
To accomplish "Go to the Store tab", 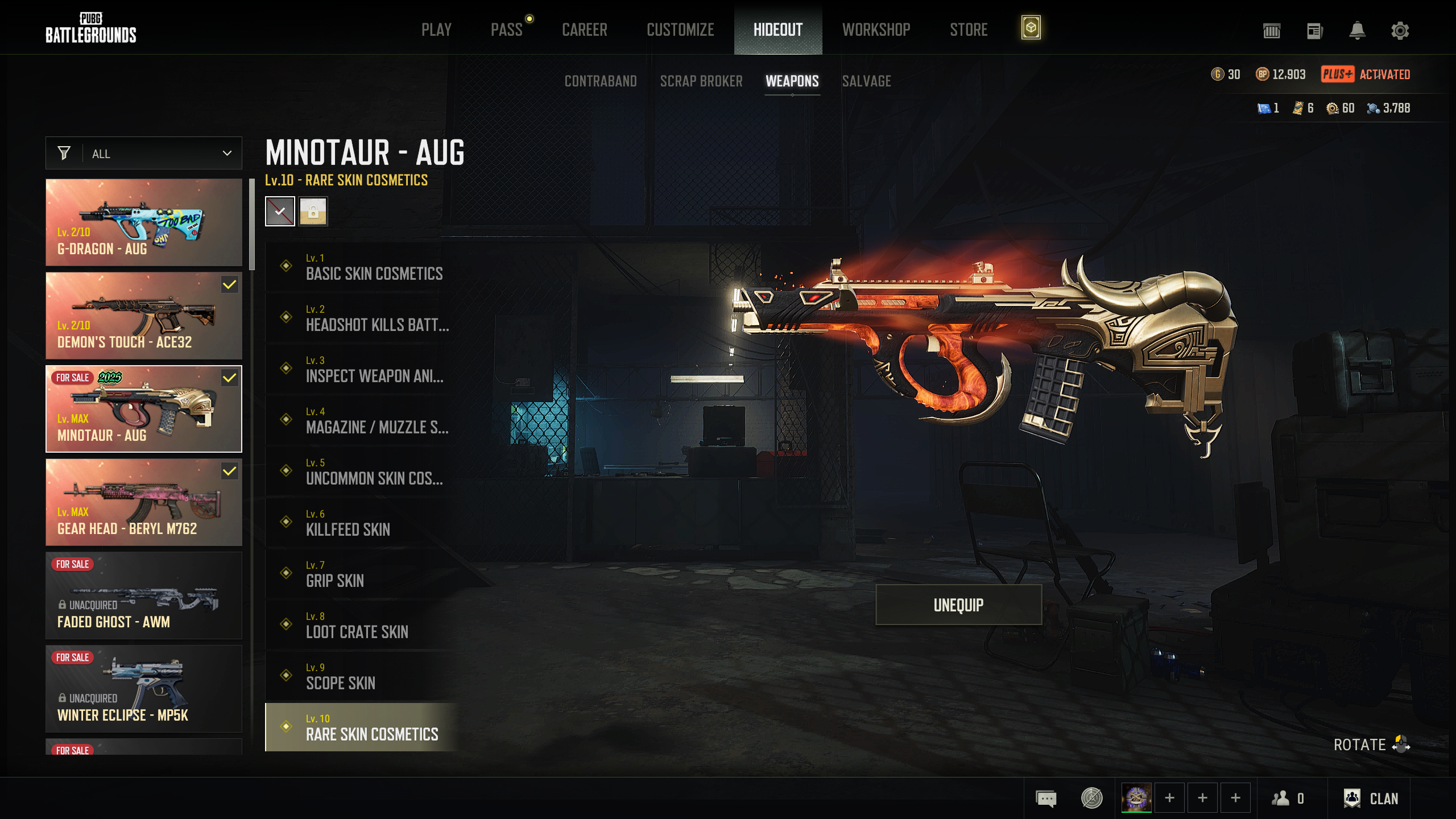I will click(x=968, y=30).
